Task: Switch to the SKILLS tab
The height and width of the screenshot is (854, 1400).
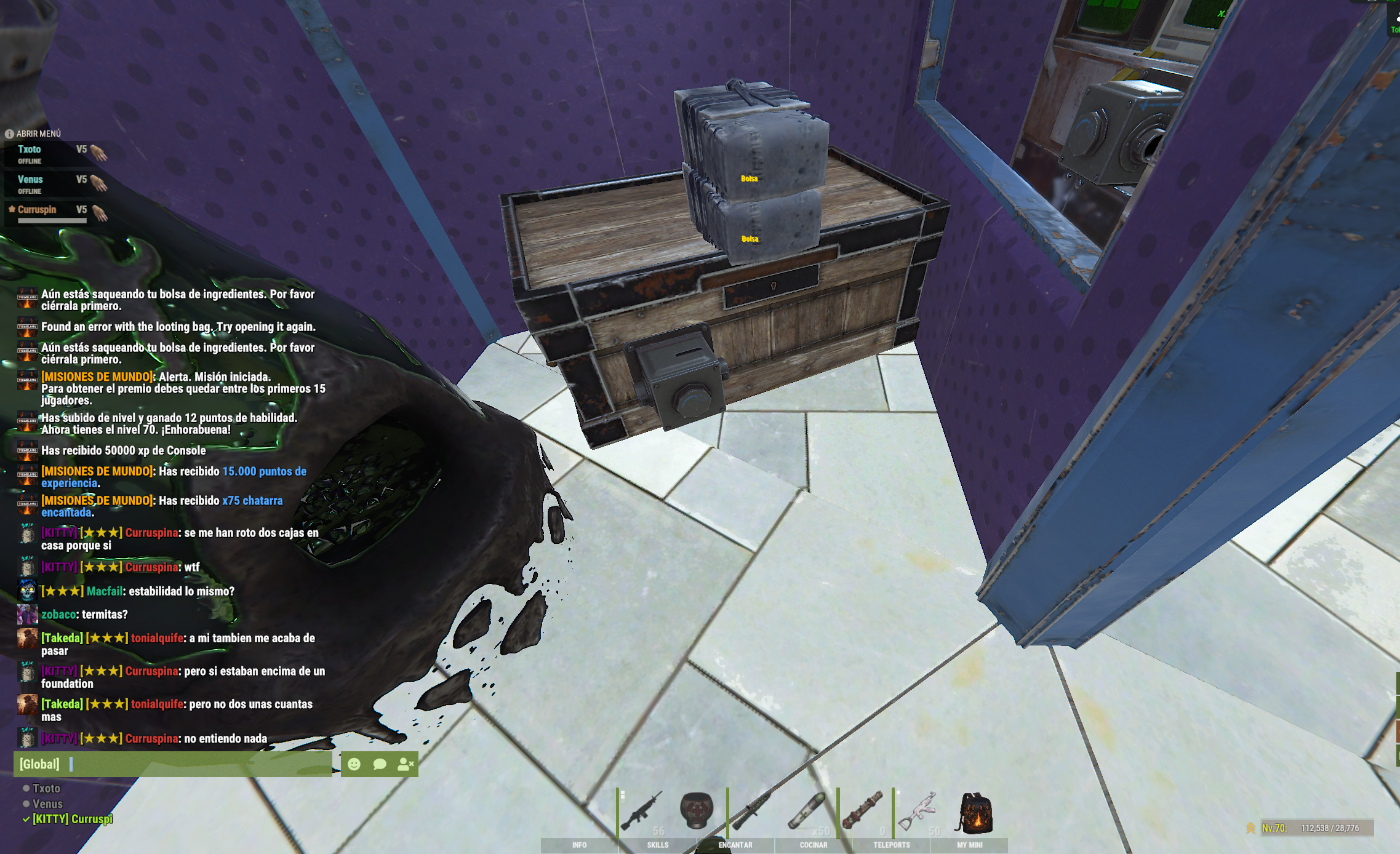Action: click(658, 845)
